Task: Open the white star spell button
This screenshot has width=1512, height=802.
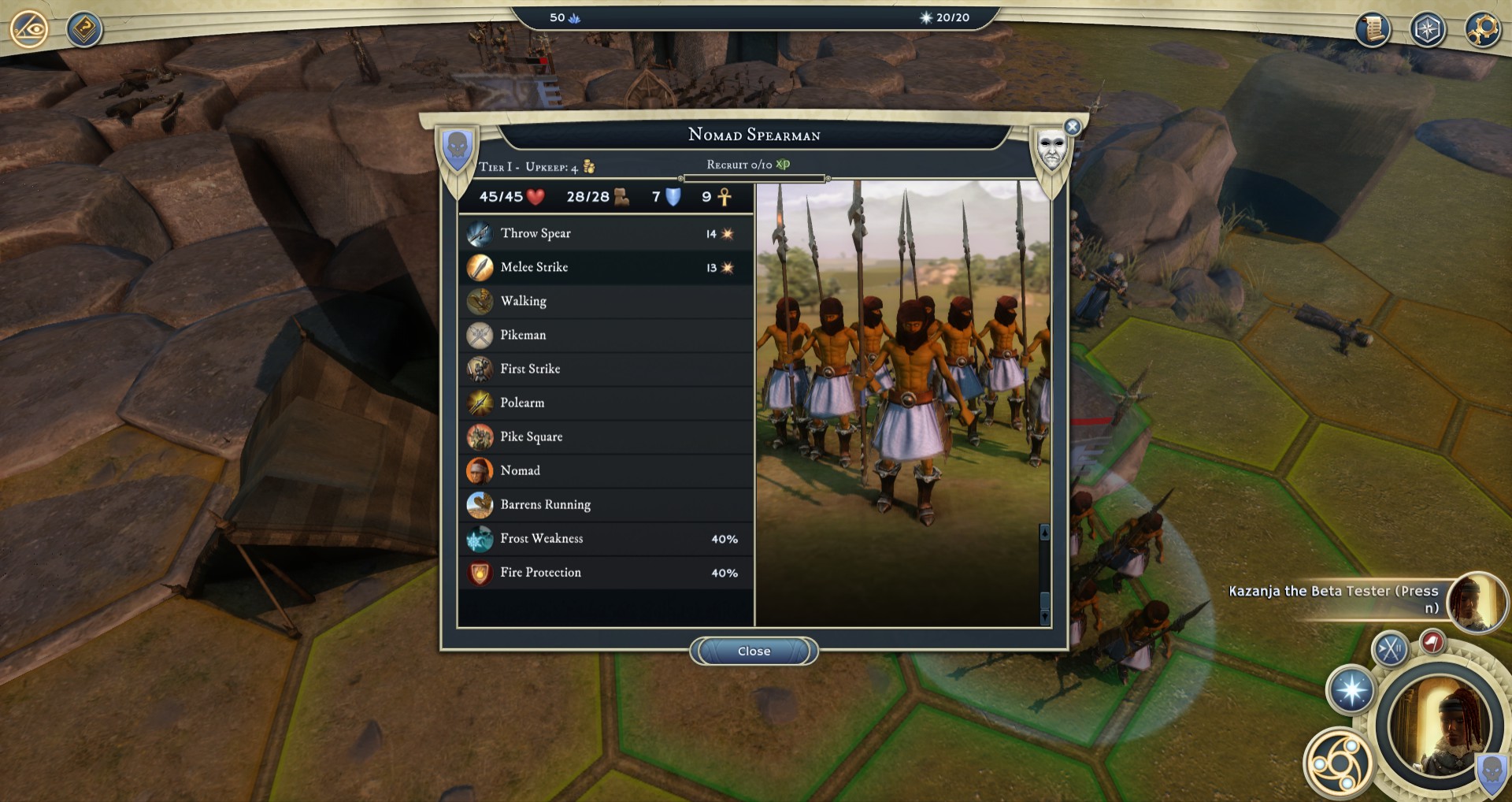Action: click(1351, 690)
